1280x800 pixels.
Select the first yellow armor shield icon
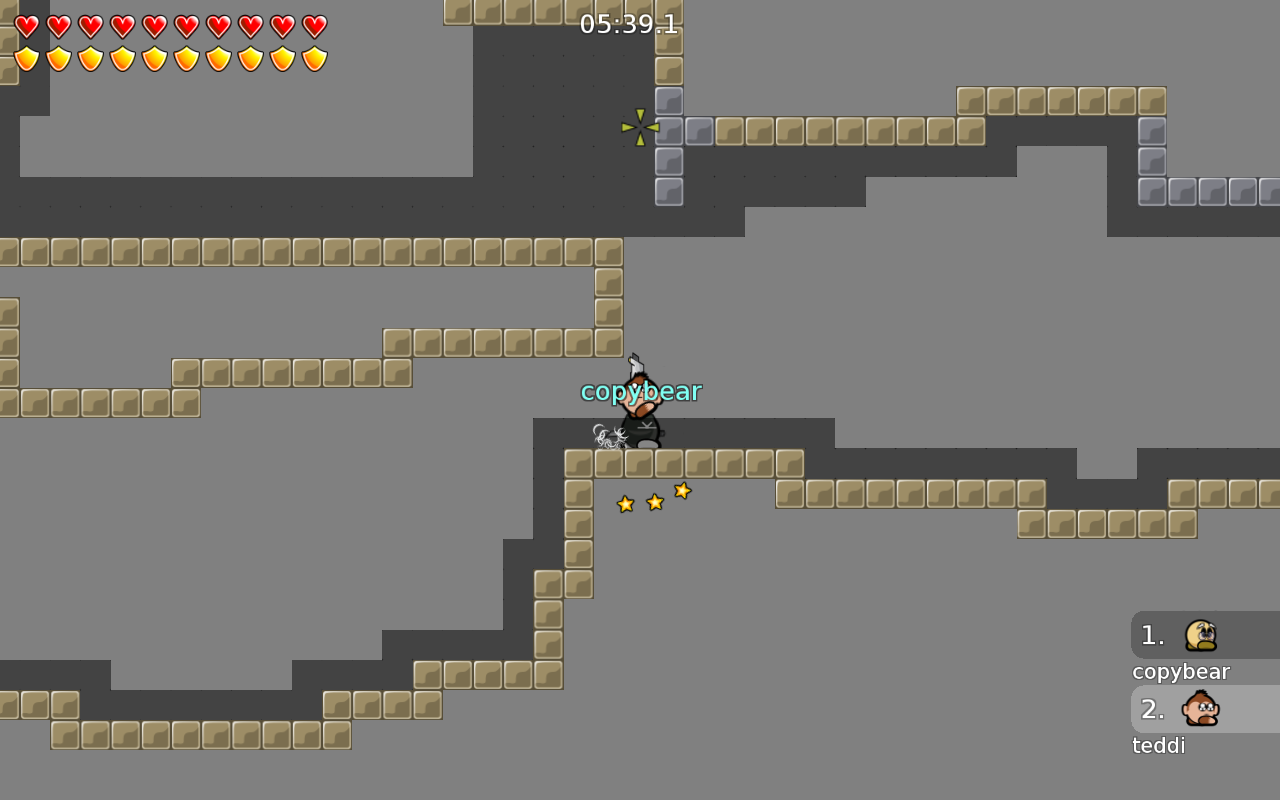(x=27, y=58)
